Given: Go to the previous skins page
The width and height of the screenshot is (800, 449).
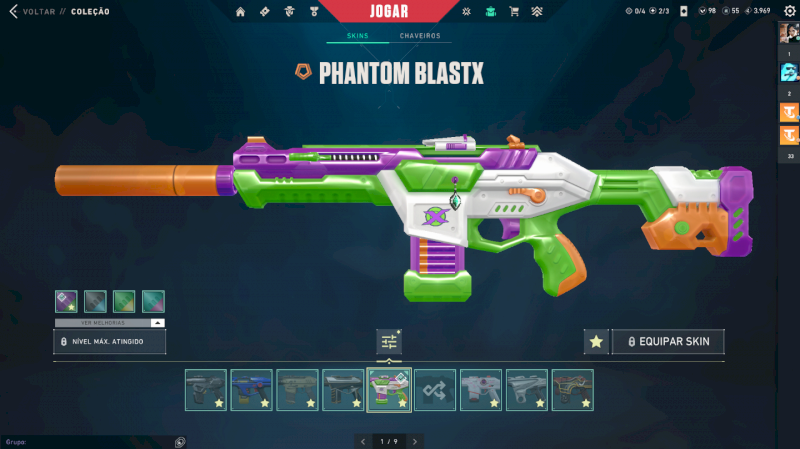Looking at the screenshot, I should [x=363, y=441].
